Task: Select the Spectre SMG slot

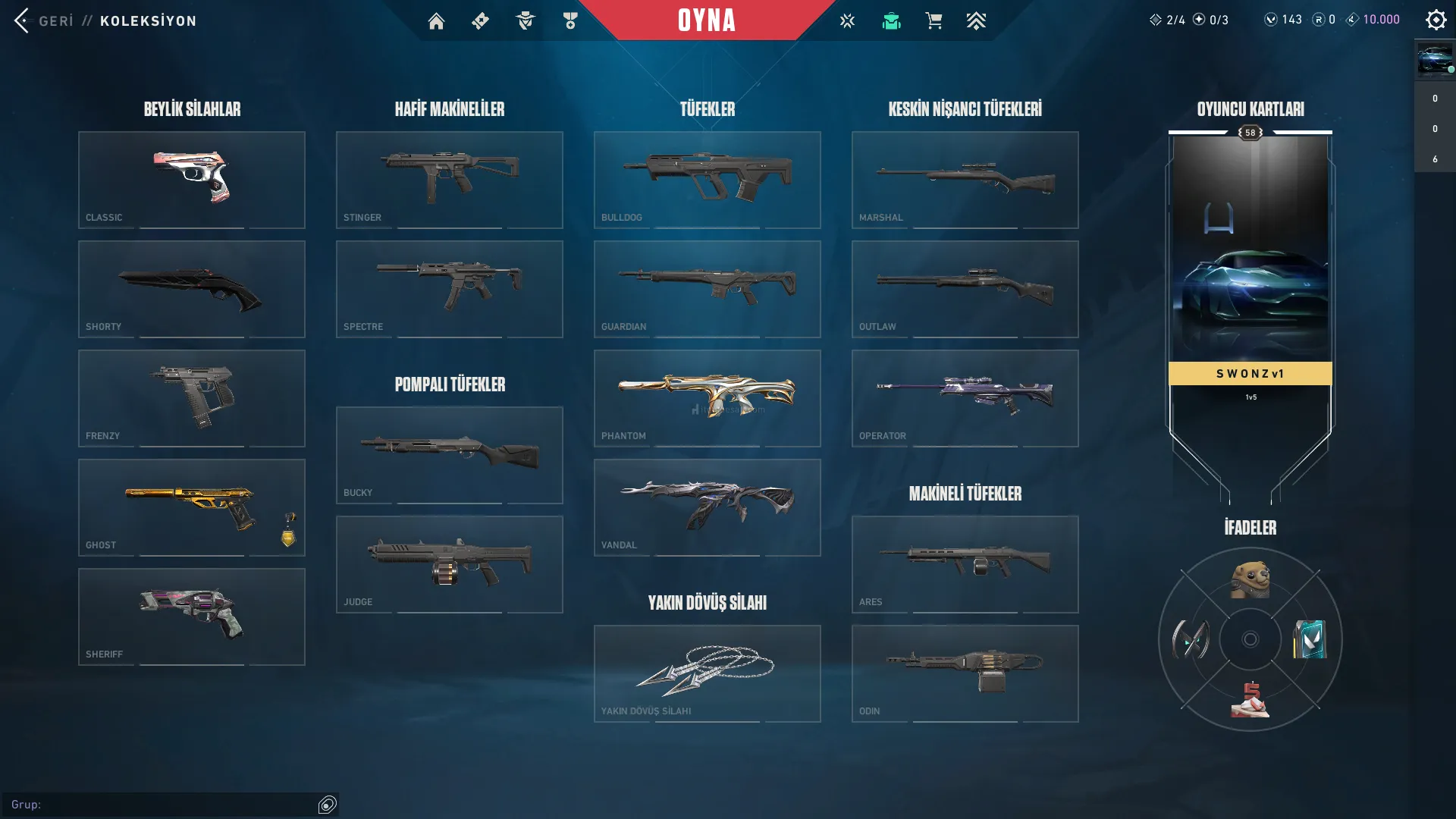Action: (450, 289)
